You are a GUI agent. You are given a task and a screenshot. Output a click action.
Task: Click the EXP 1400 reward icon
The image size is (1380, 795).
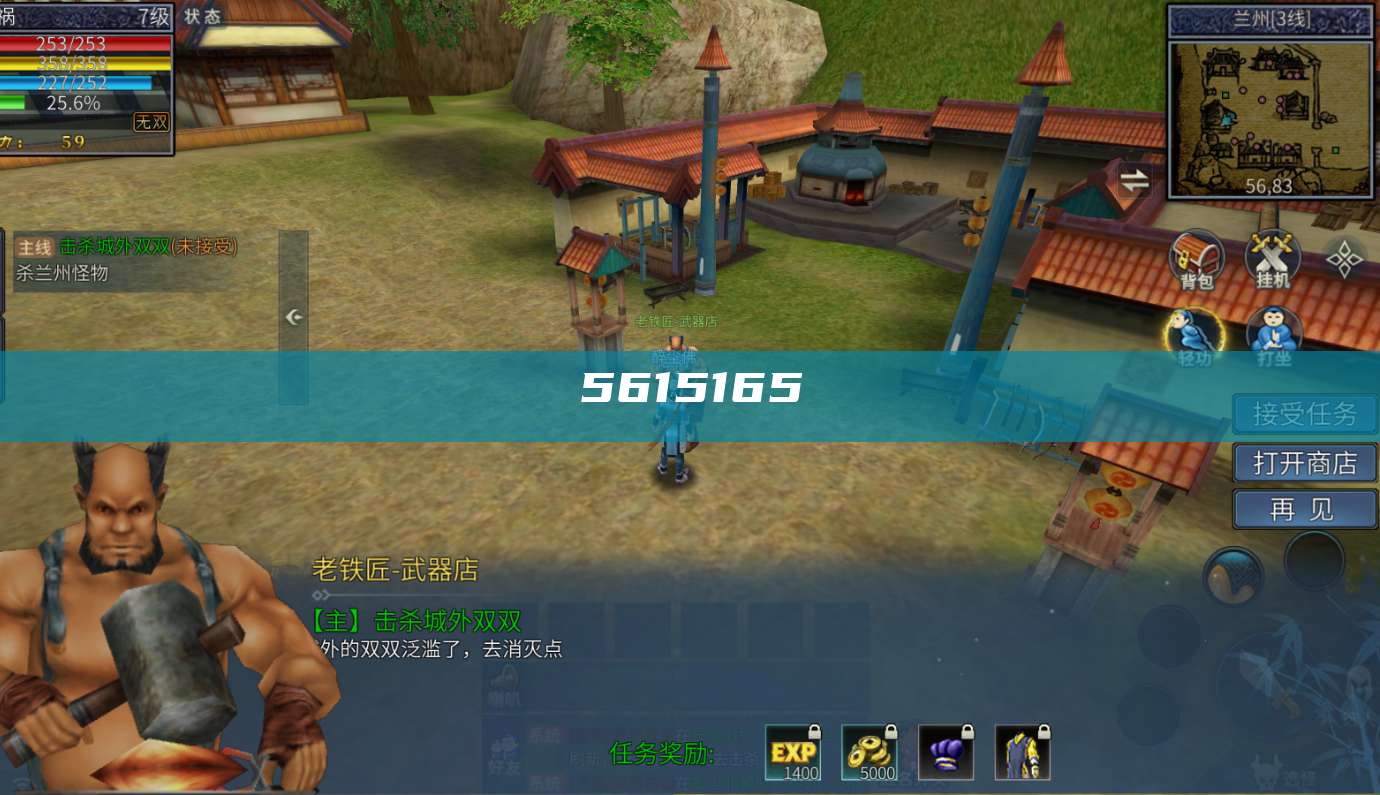pos(791,750)
